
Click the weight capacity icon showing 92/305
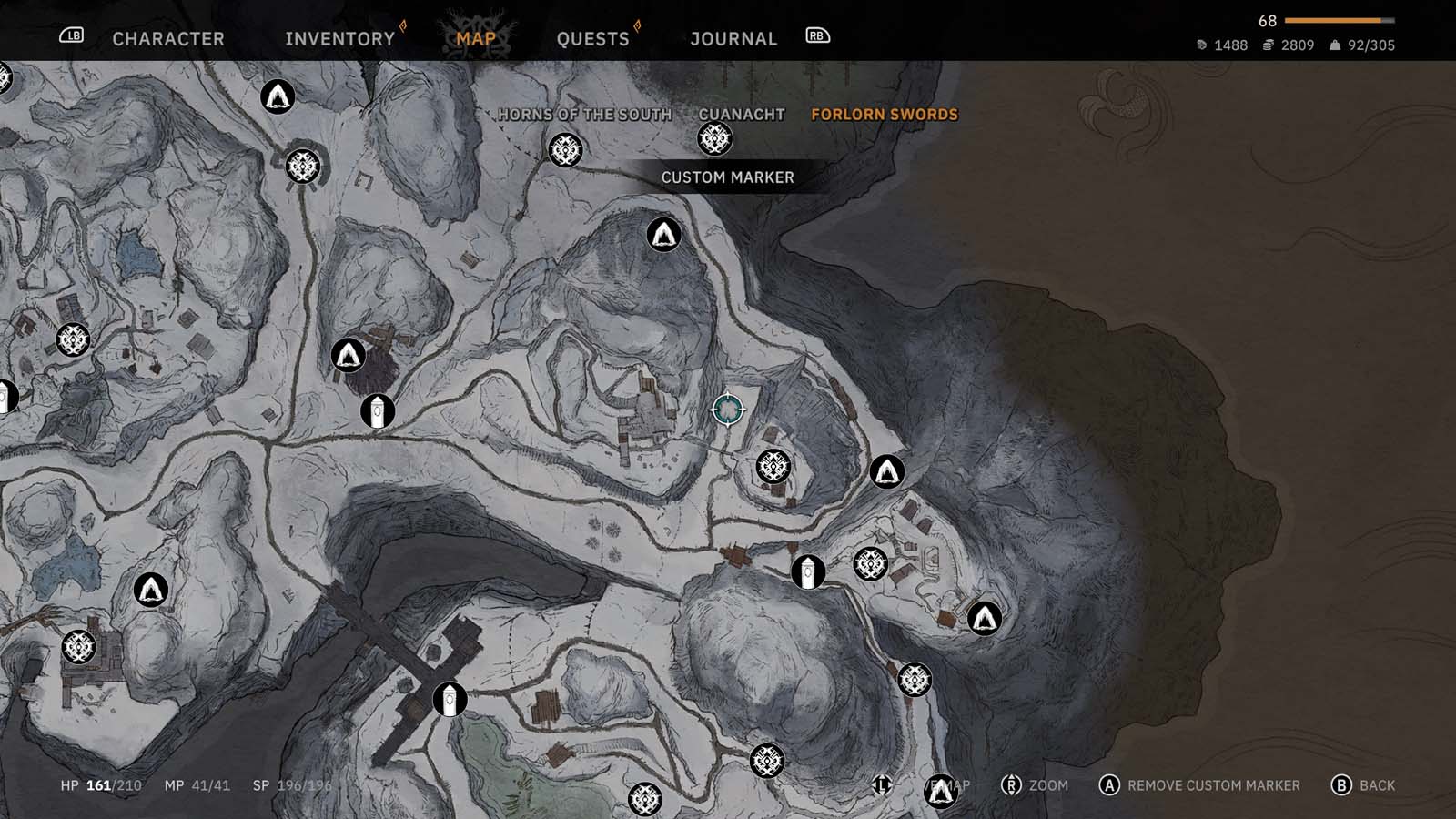click(1334, 45)
